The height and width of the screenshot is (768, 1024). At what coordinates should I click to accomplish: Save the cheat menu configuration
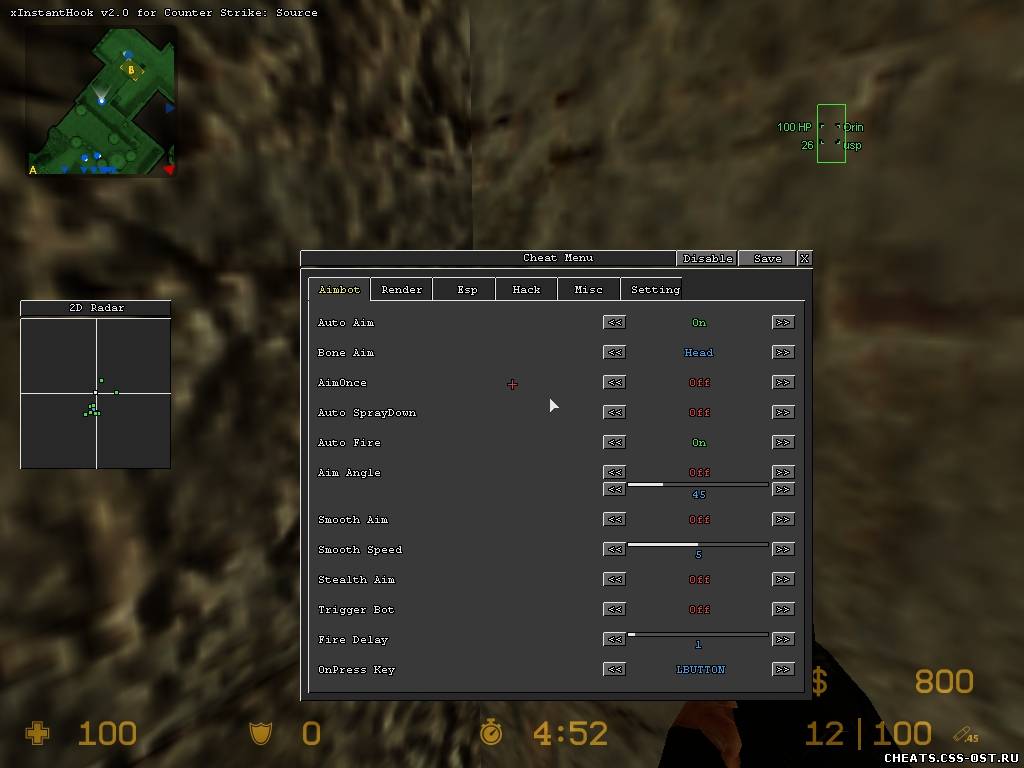click(767, 258)
